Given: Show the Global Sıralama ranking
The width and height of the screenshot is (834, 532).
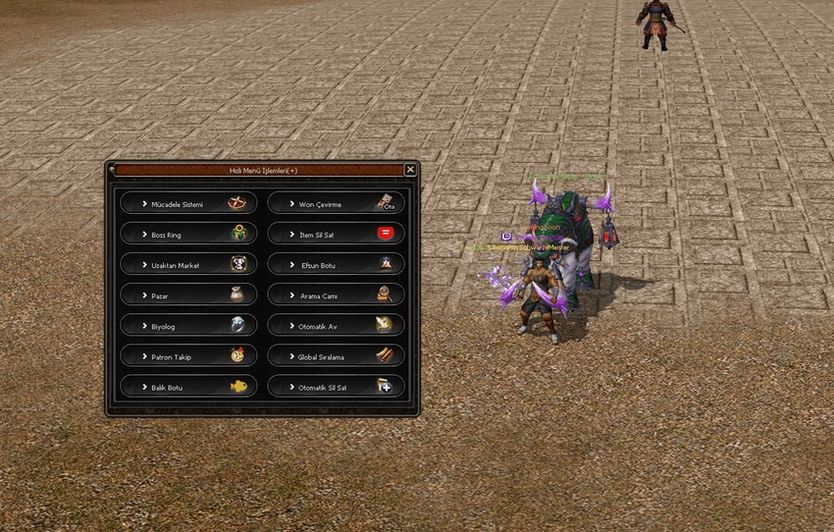Looking at the screenshot, I should [336, 356].
